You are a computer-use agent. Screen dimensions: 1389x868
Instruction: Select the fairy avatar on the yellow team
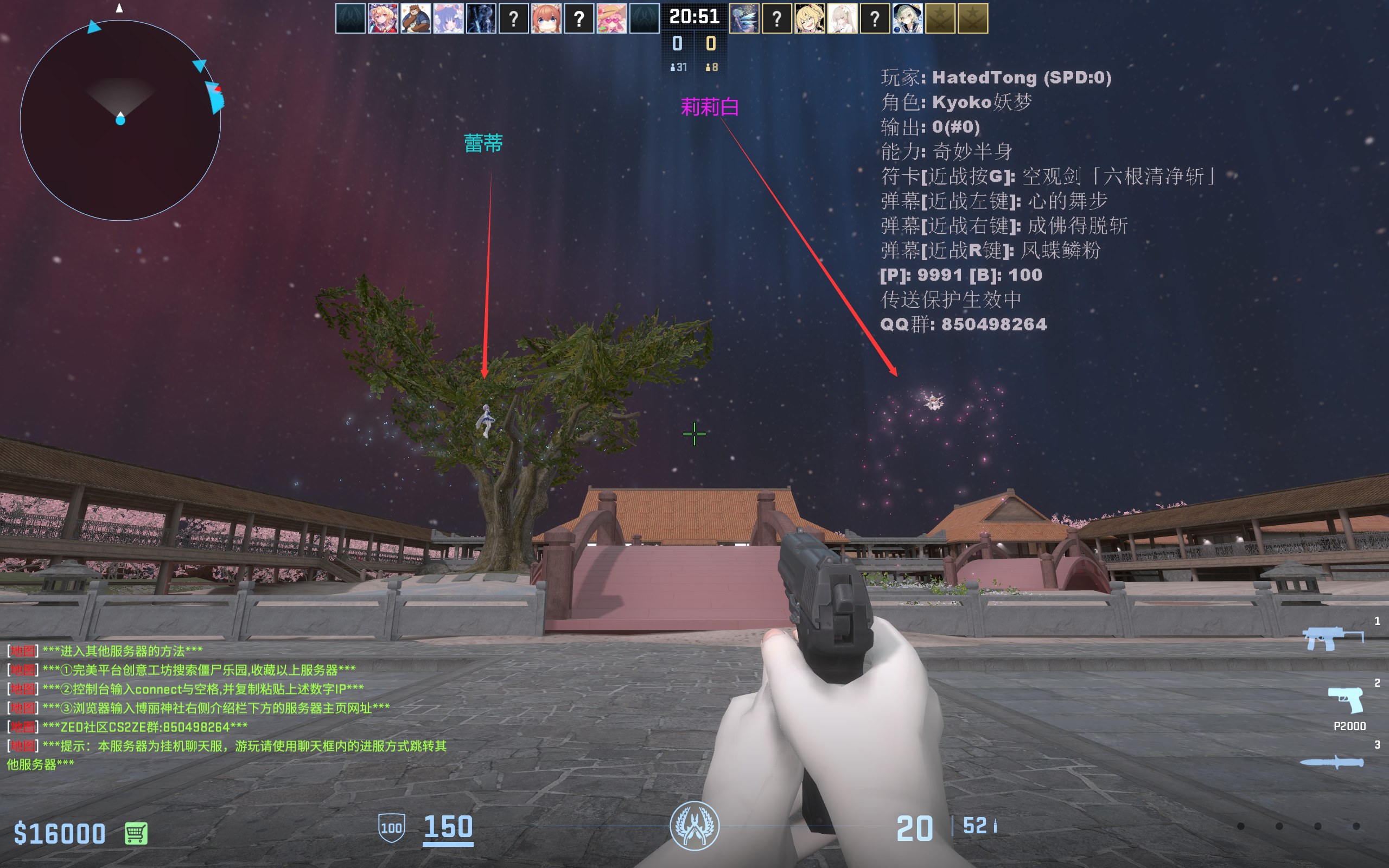coord(745,18)
